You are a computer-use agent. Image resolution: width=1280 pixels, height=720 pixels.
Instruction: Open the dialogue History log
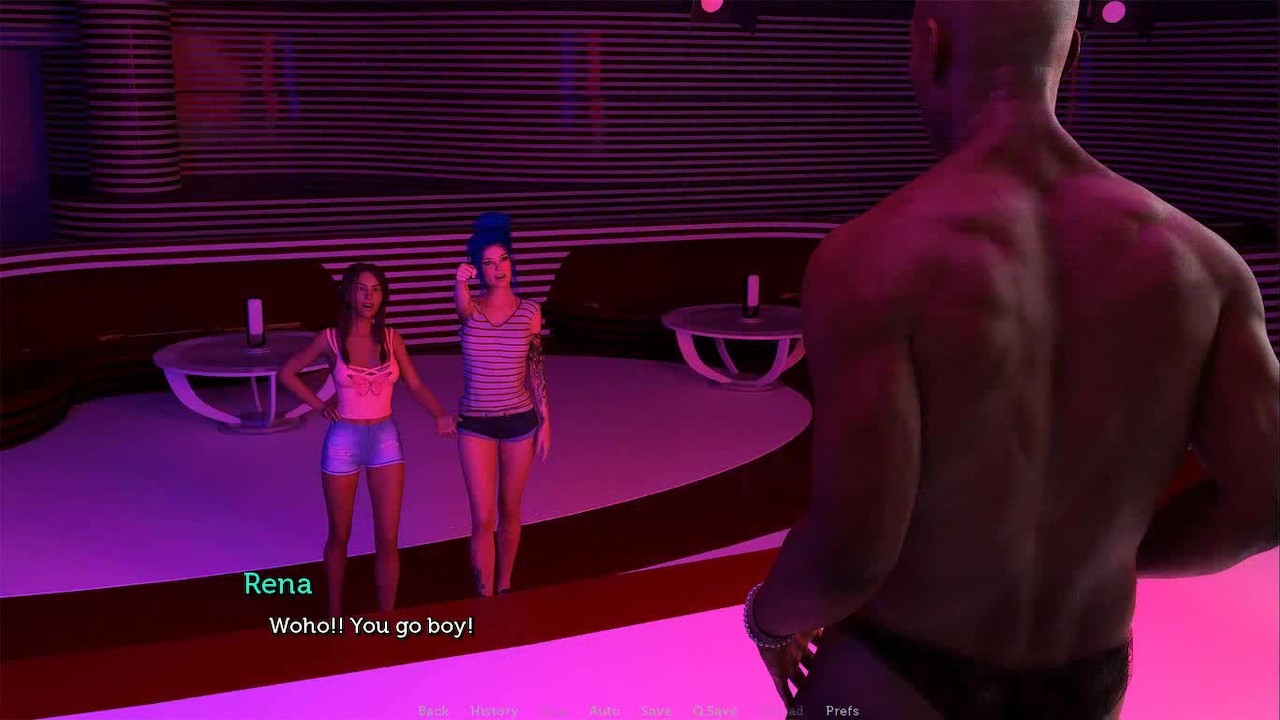[x=494, y=711]
